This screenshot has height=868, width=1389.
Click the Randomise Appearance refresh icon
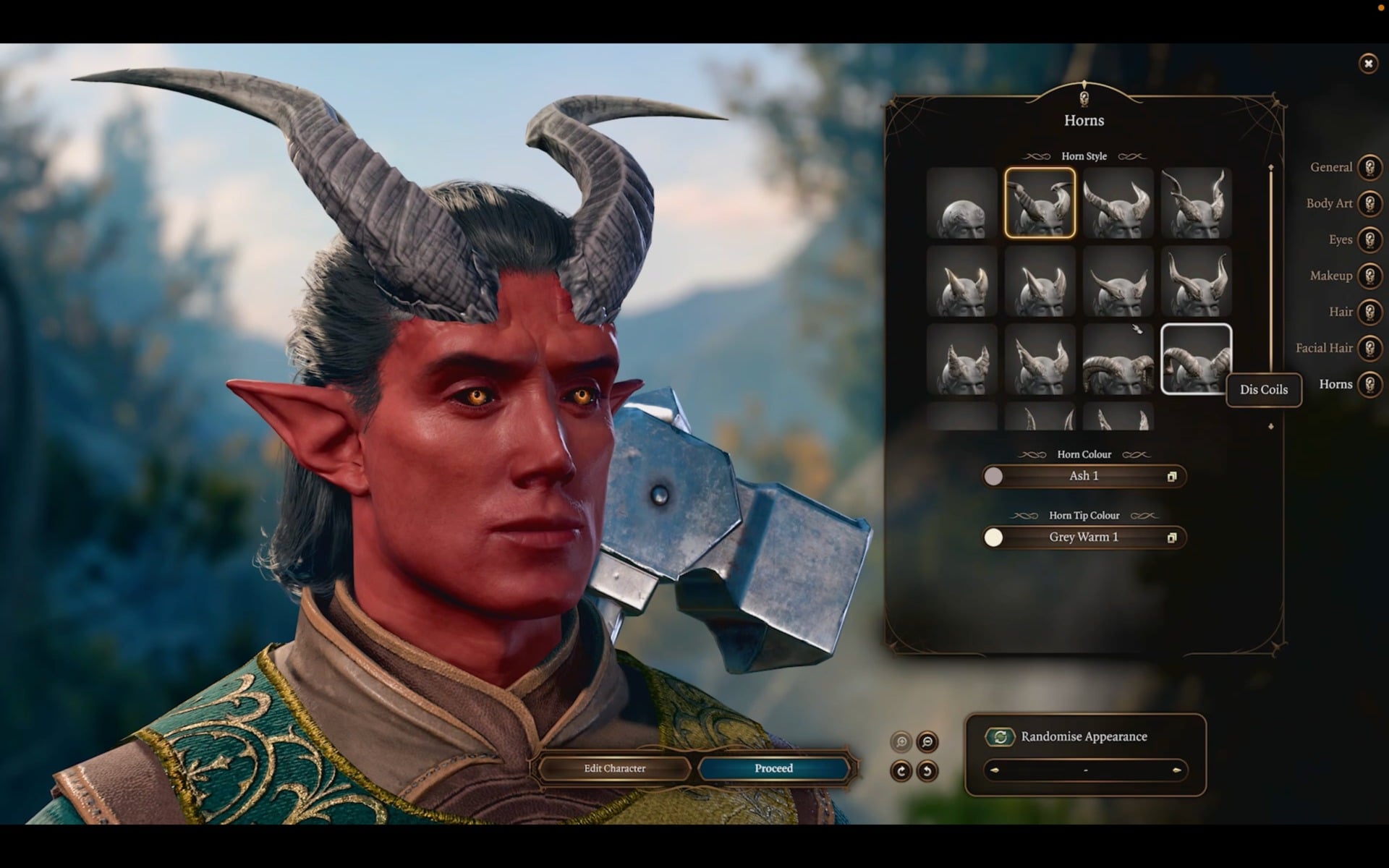pos(999,736)
